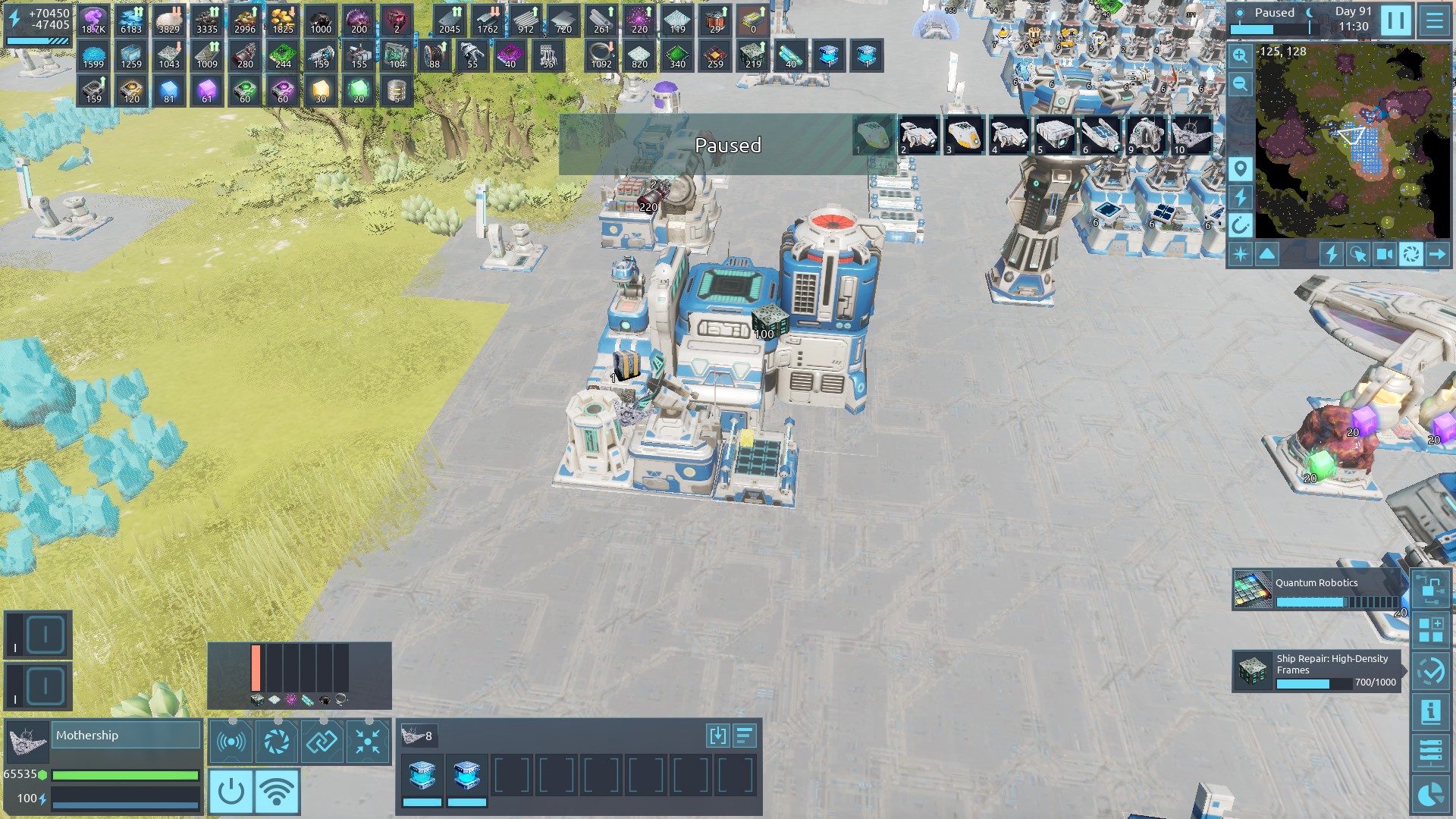Zoom out on the minimap
Image resolution: width=1456 pixels, height=819 pixels.
(1240, 83)
